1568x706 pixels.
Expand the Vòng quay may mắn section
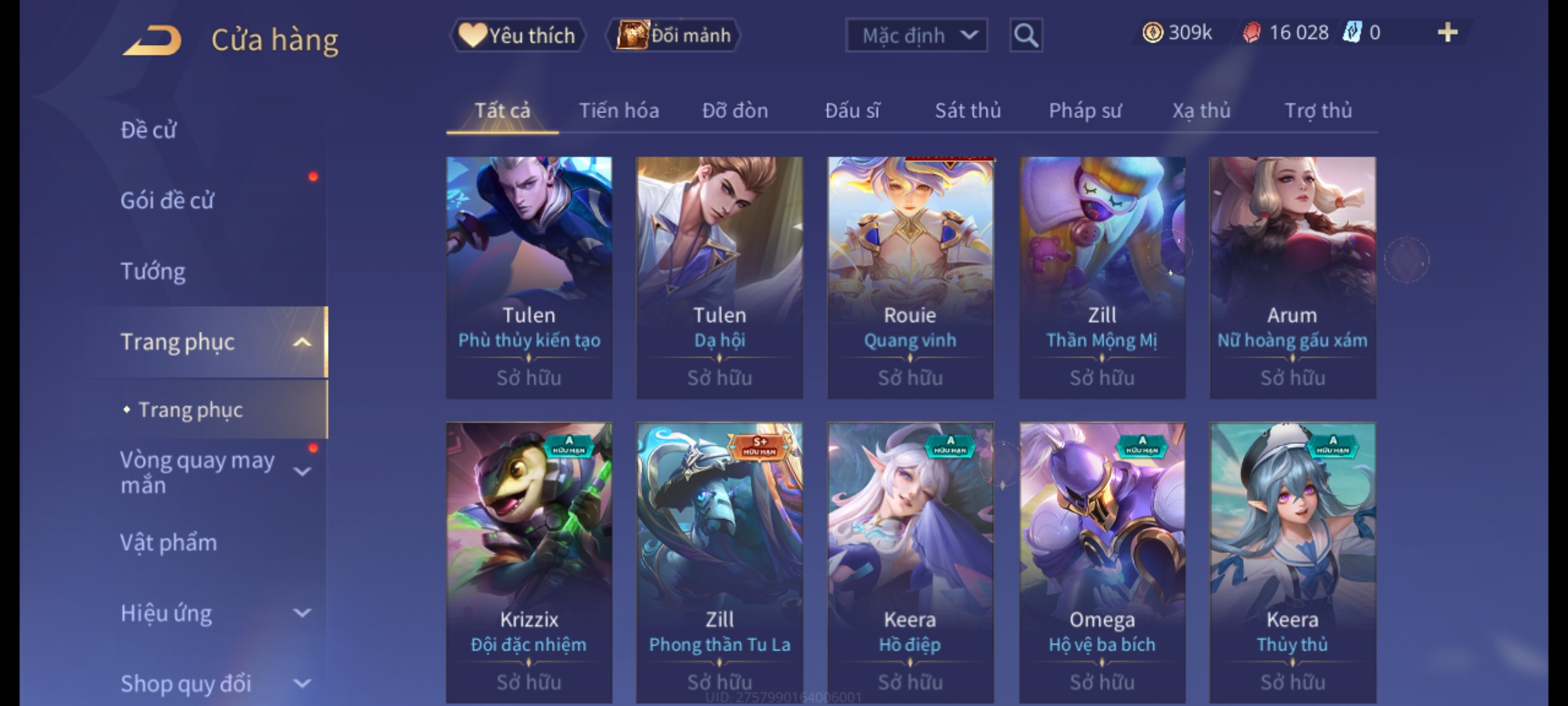click(302, 472)
